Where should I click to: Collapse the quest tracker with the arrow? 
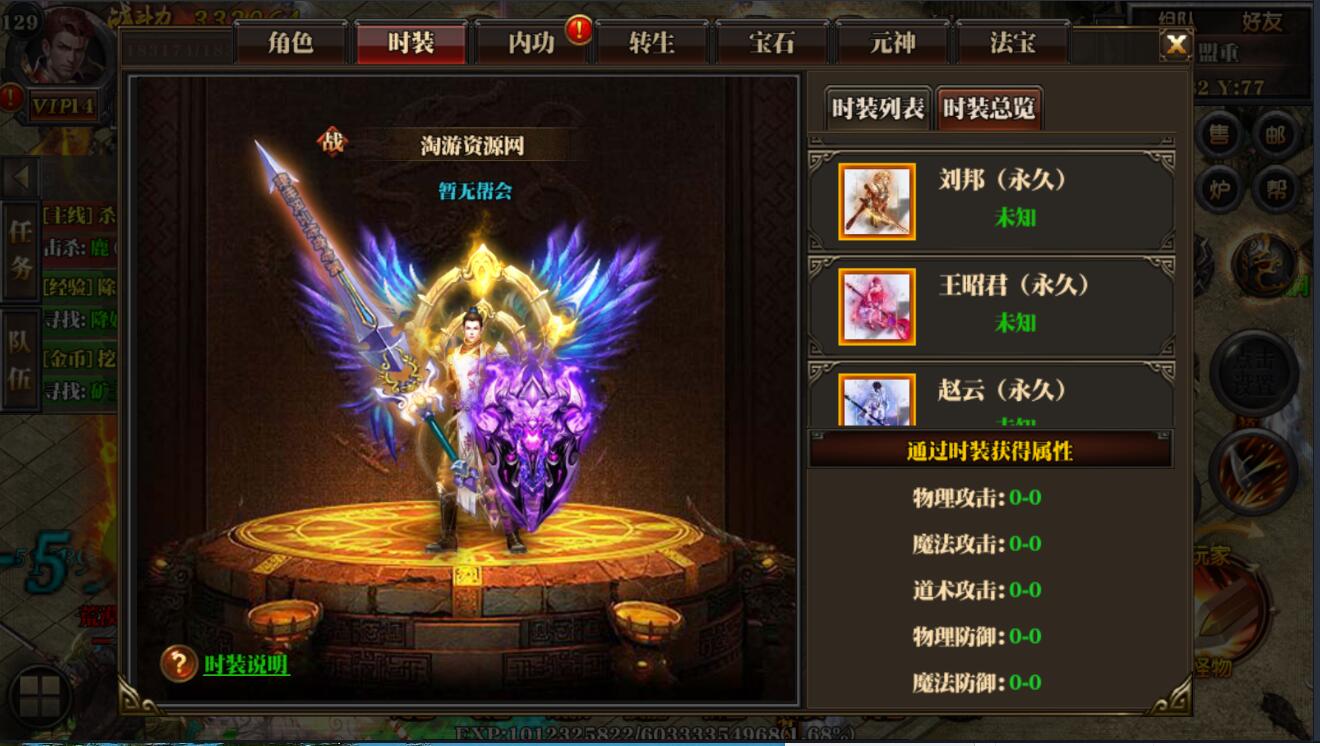pyautogui.click(x=20, y=178)
